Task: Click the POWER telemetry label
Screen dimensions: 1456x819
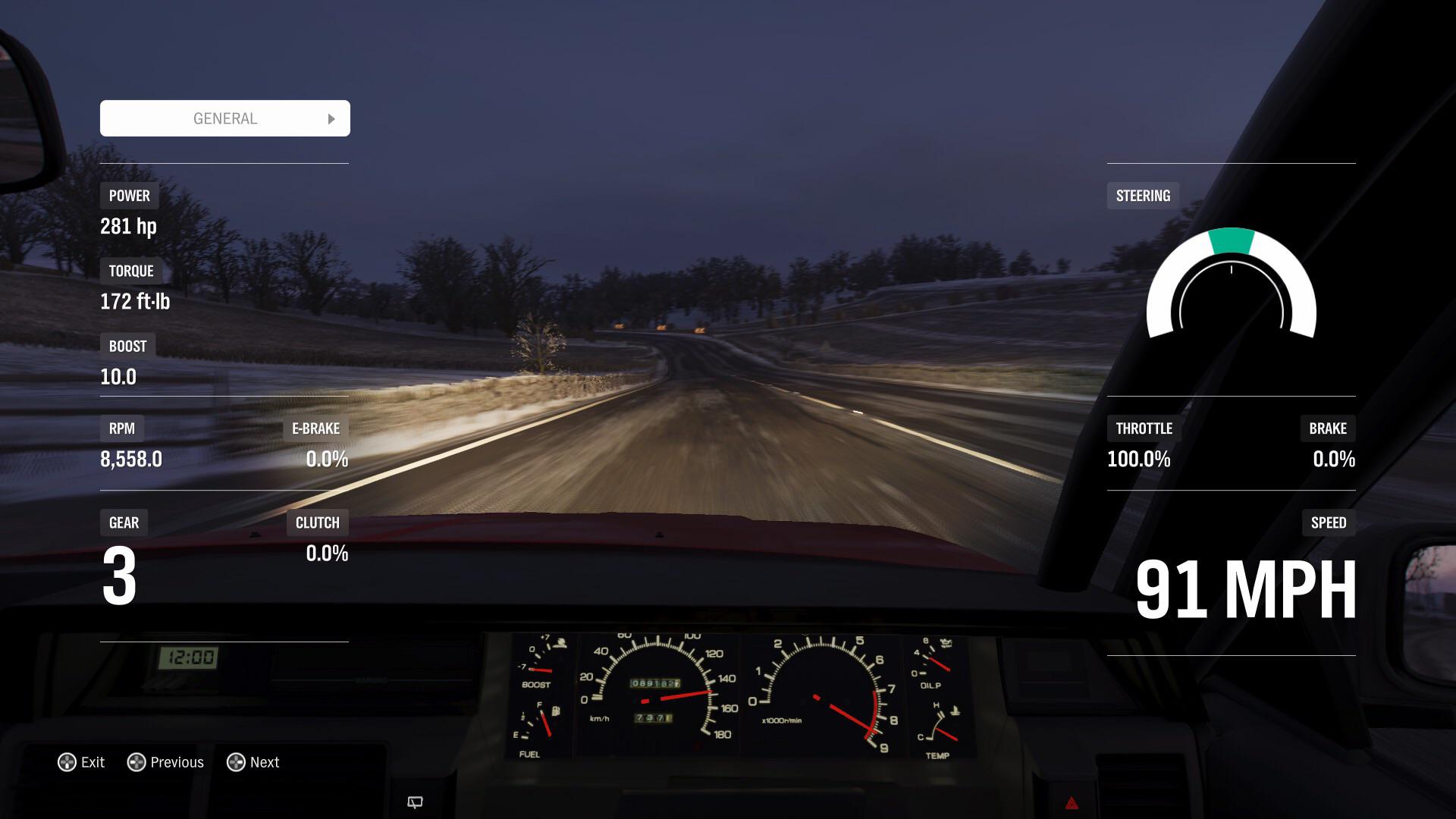Action: (x=129, y=195)
